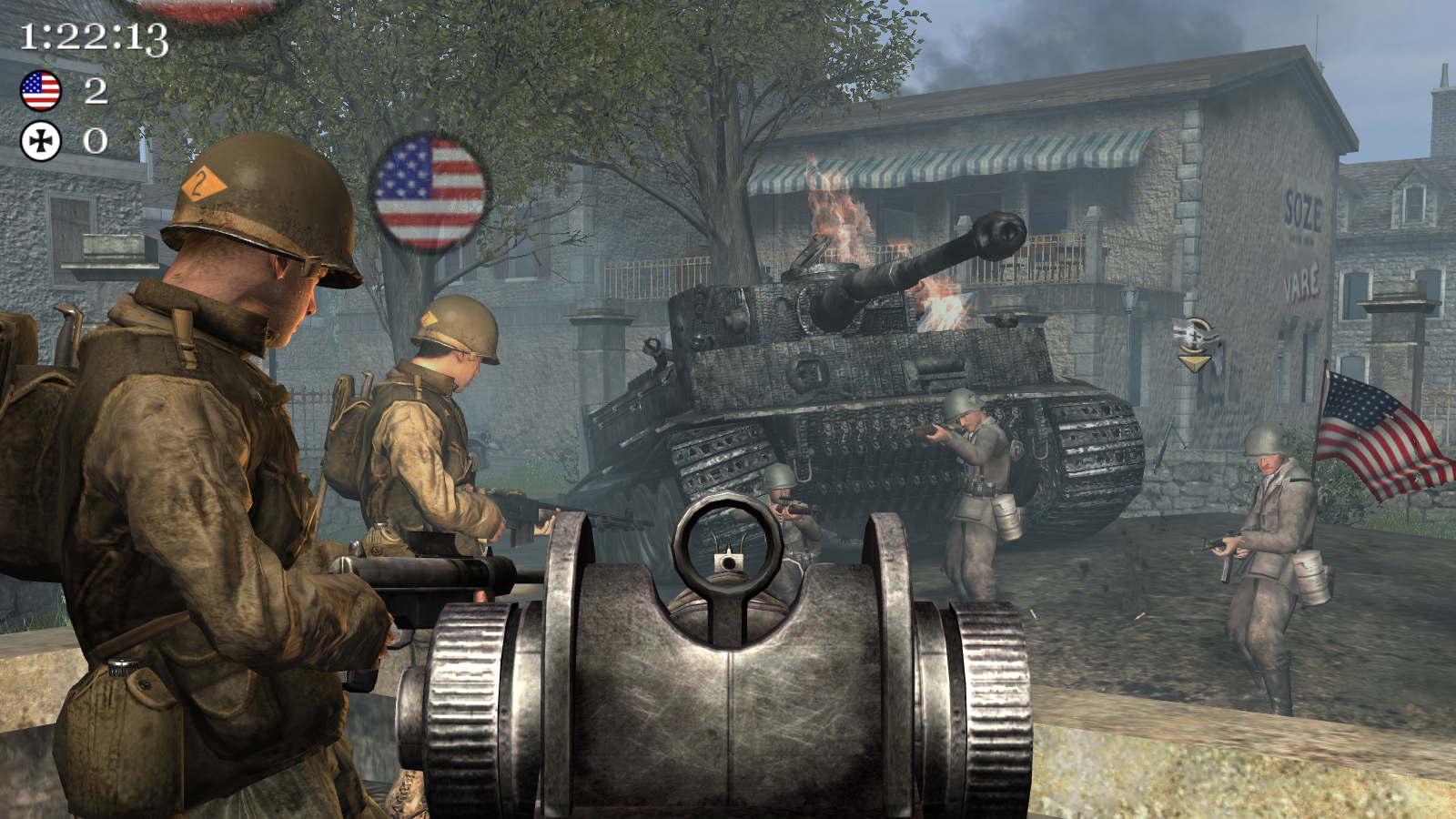Click the Iron Cross Axis team icon
Screen dimensions: 1456x819
(38, 140)
